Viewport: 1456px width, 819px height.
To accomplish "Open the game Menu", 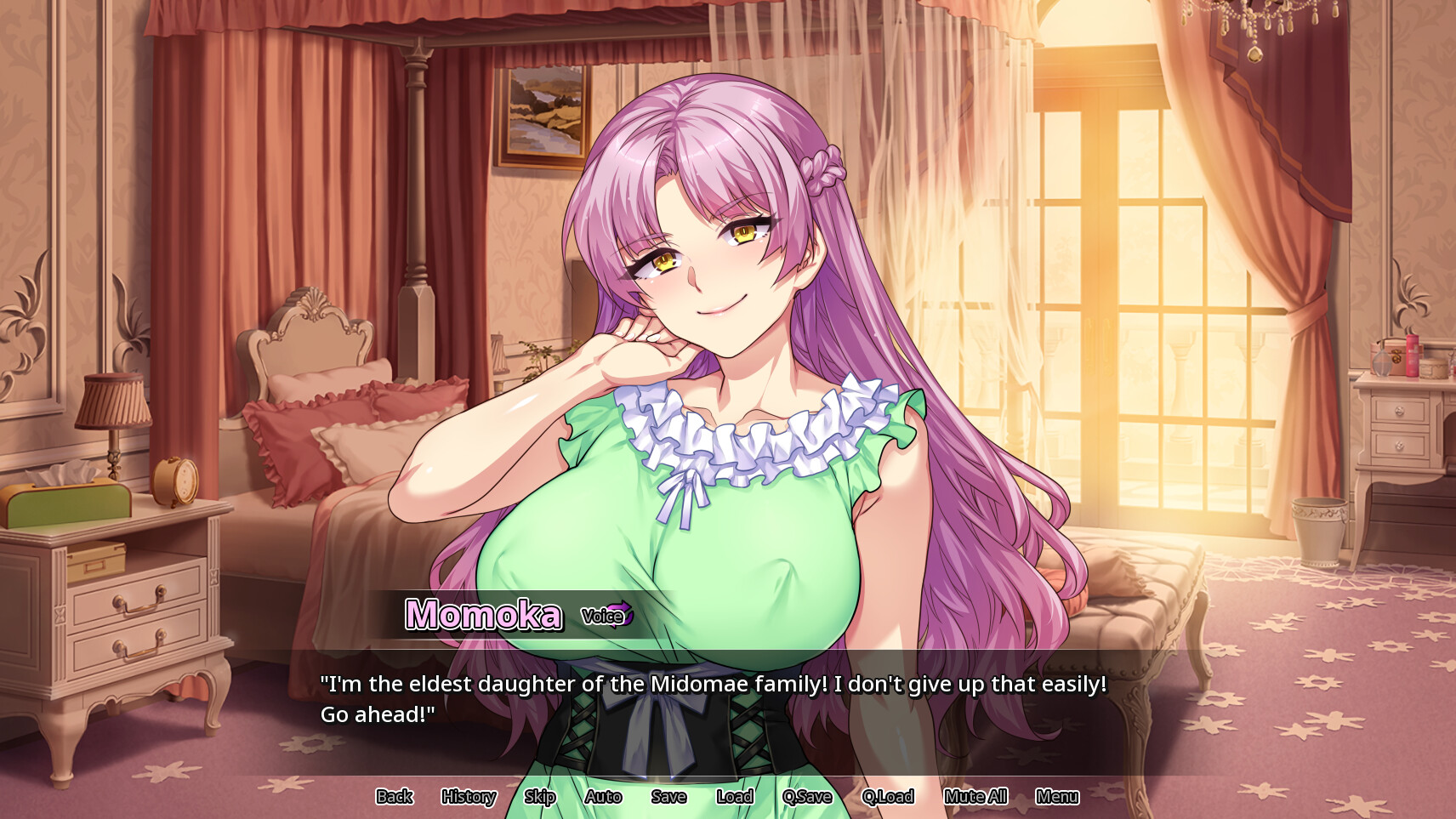I will 1057,797.
